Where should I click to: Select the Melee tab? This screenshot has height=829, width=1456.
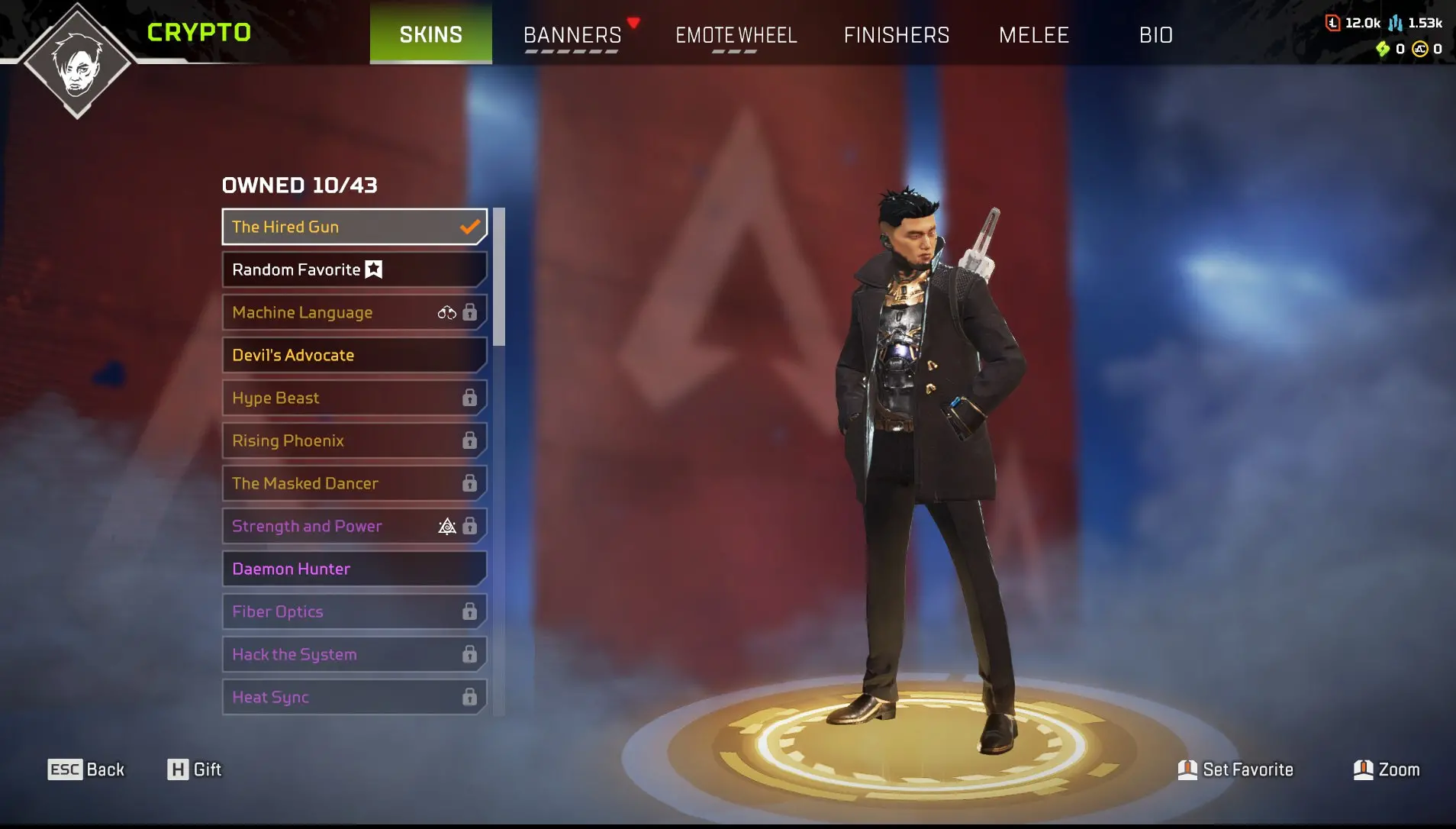[x=1034, y=35]
